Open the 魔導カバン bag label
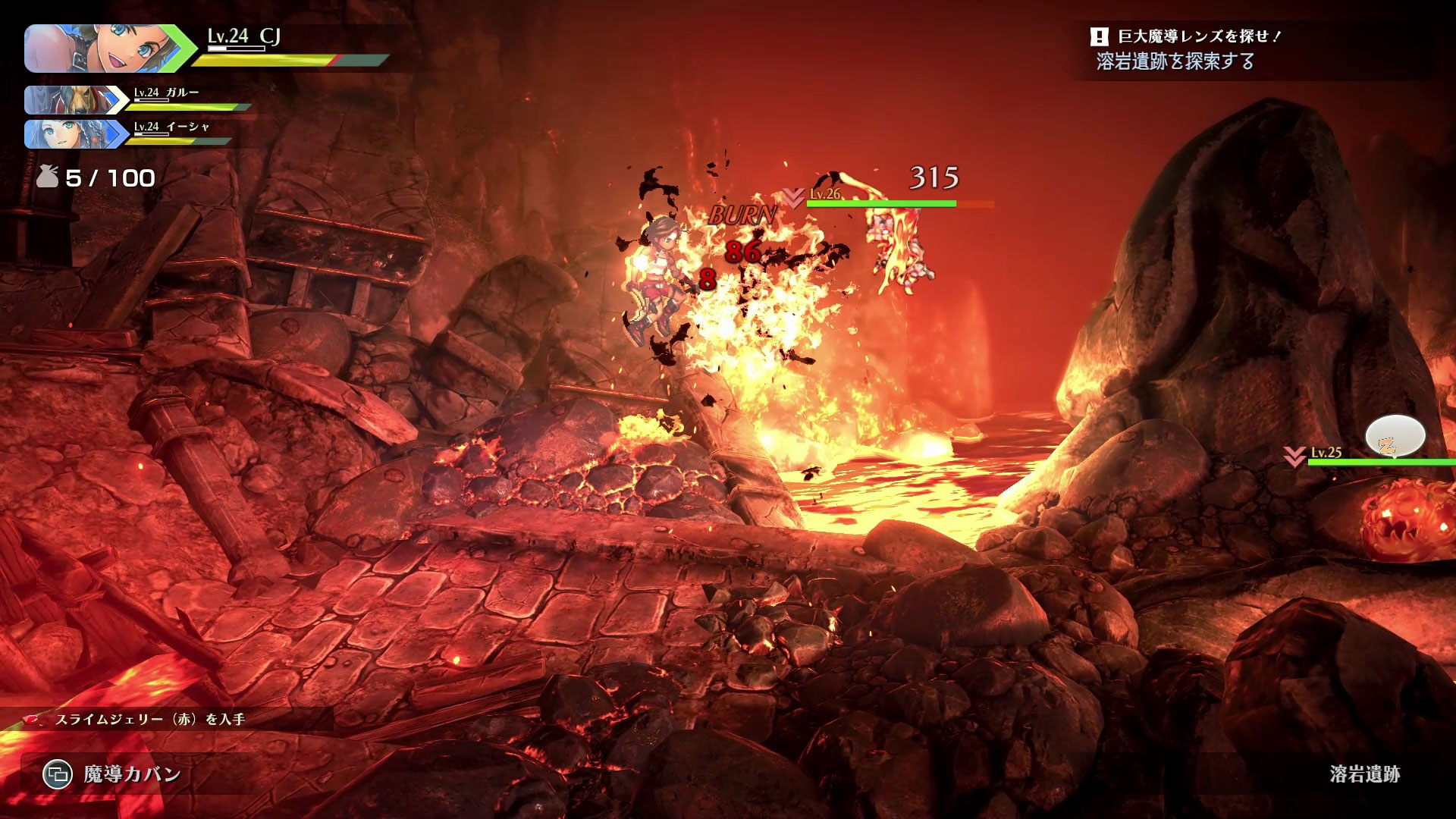The height and width of the screenshot is (819, 1456). (131, 774)
